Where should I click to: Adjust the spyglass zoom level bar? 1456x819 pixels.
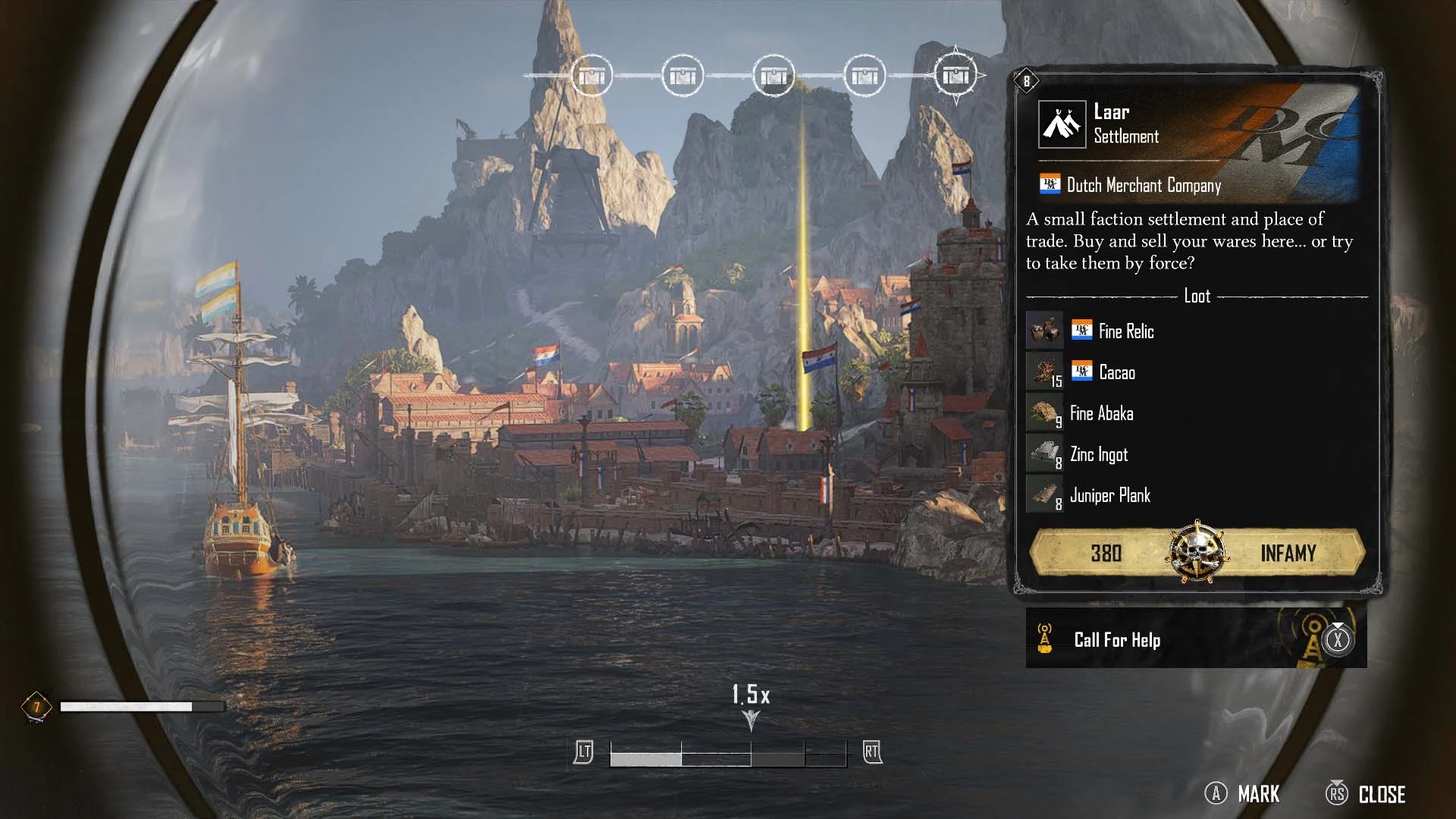click(x=728, y=755)
